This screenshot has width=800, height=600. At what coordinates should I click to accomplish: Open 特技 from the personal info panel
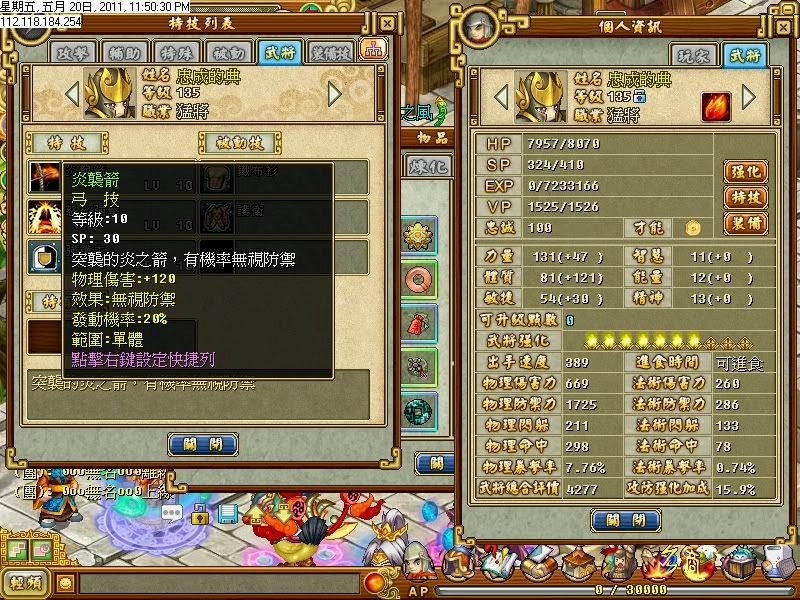(x=743, y=197)
